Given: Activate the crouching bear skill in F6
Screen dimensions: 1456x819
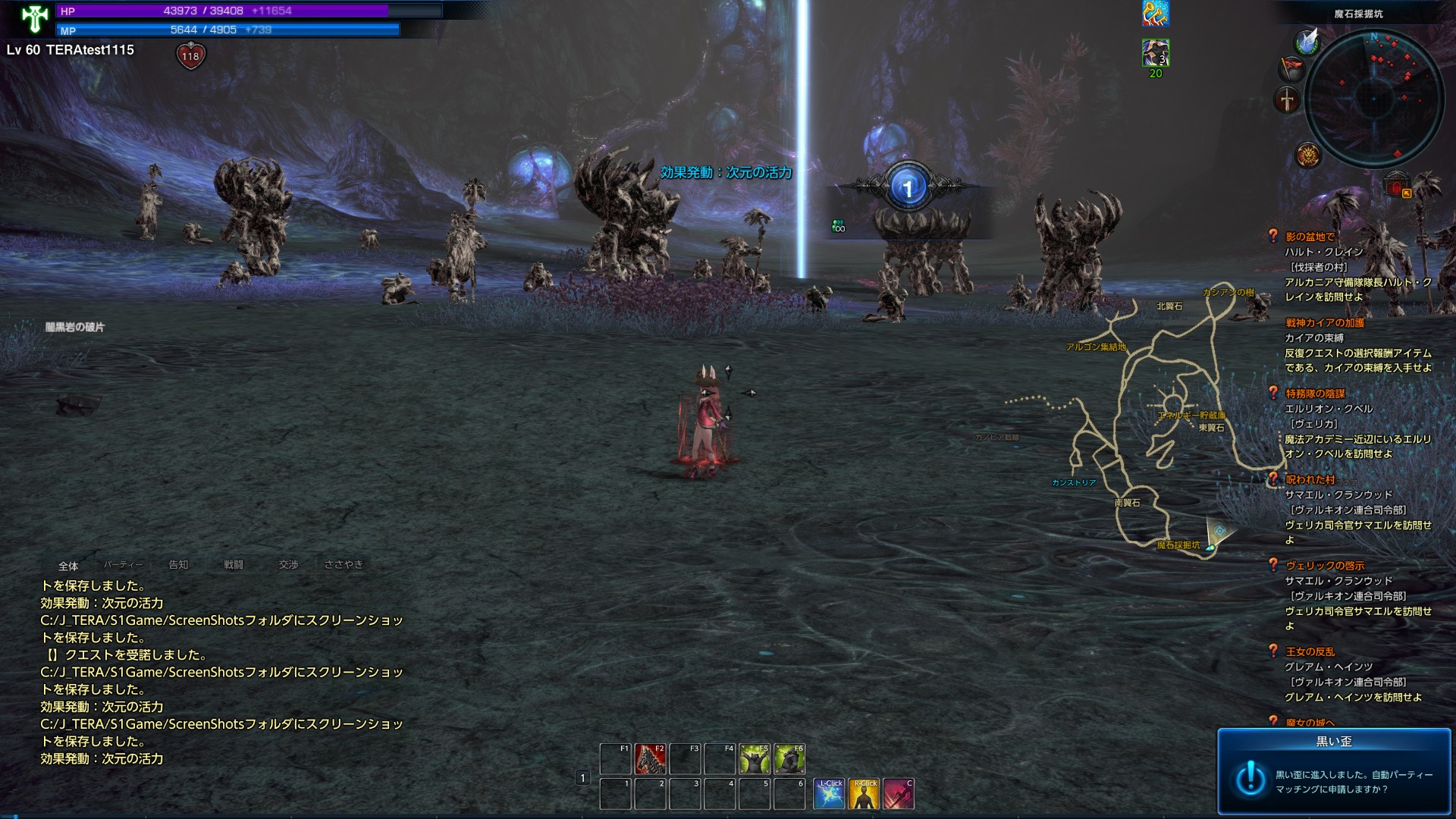Looking at the screenshot, I should pyautogui.click(x=789, y=758).
